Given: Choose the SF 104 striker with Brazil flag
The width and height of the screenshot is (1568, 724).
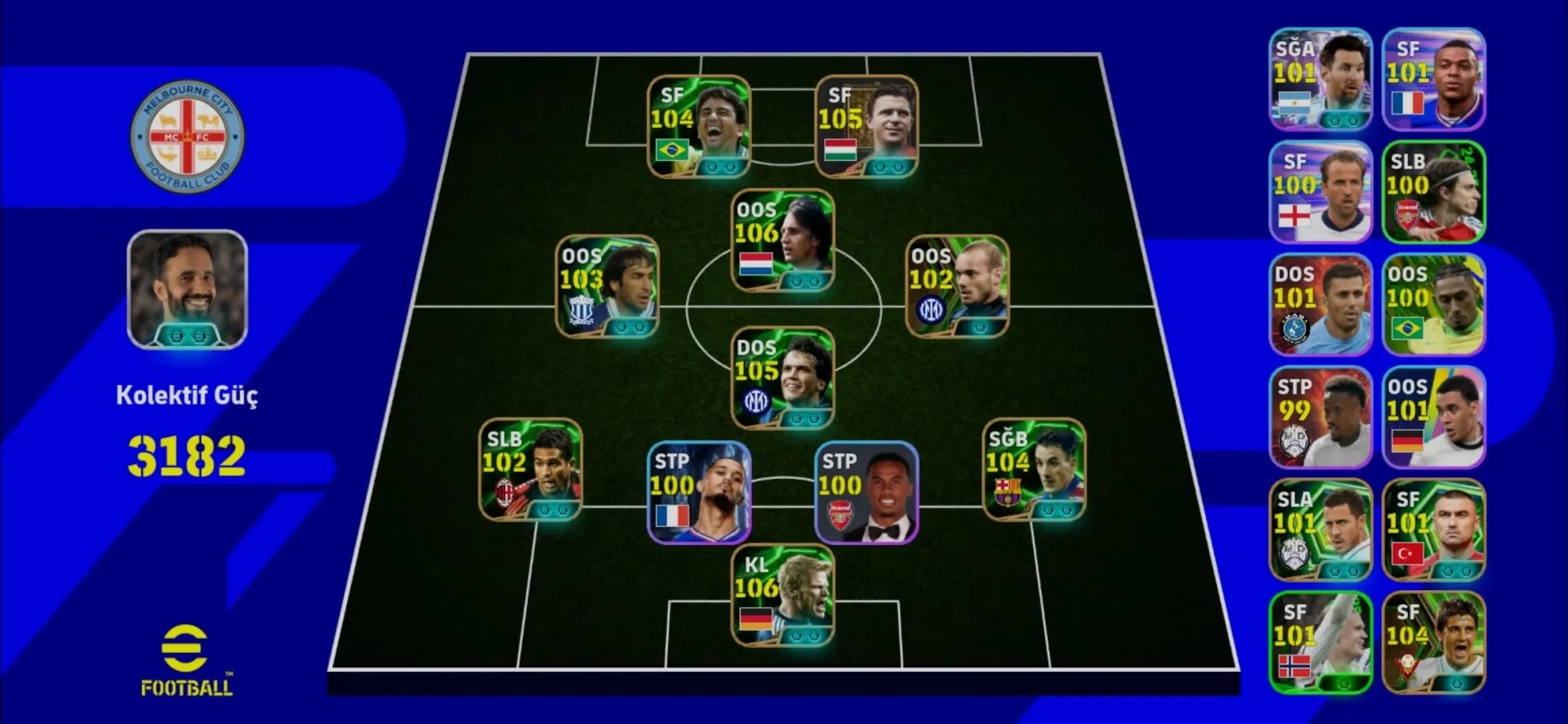Looking at the screenshot, I should (698, 127).
